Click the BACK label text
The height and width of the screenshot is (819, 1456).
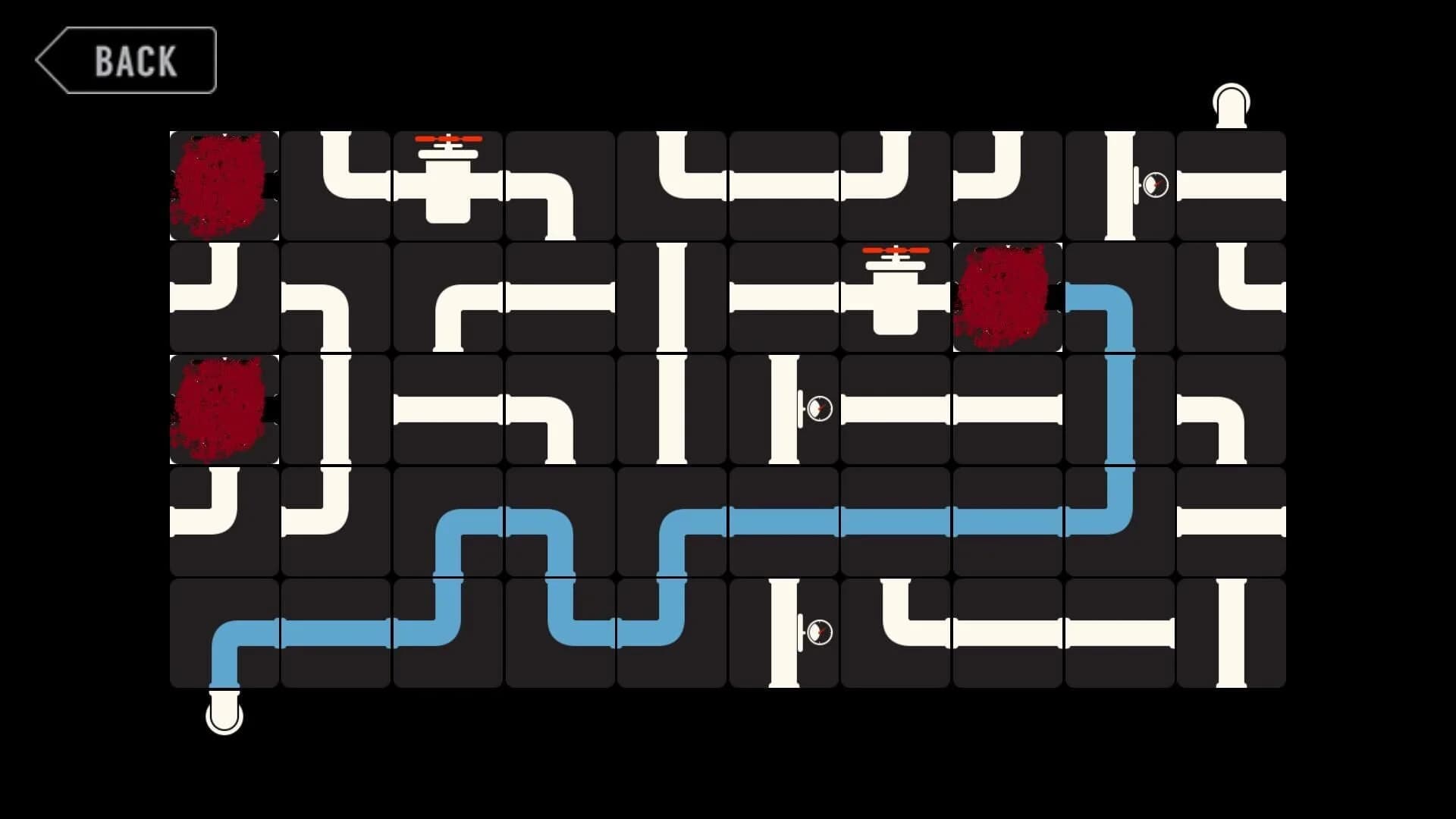tap(135, 61)
